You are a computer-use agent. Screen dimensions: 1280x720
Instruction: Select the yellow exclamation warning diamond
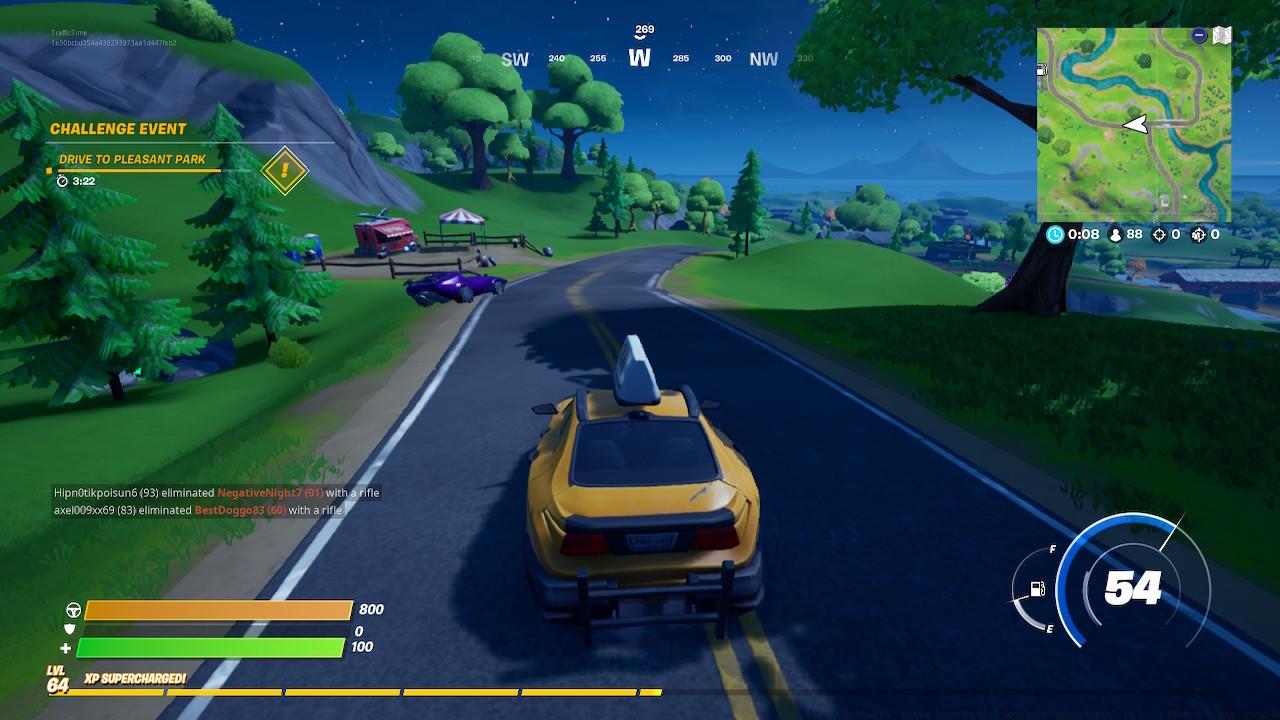[x=283, y=171]
